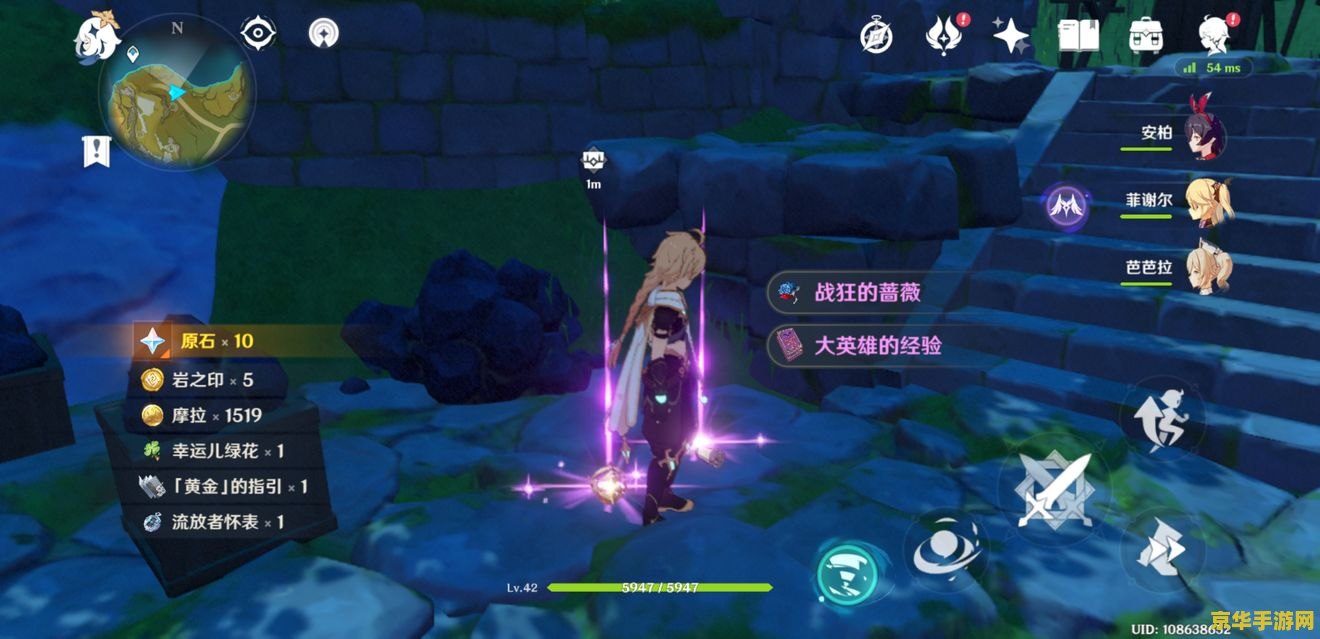Open the quest log exclamation bookmark

tap(96, 152)
